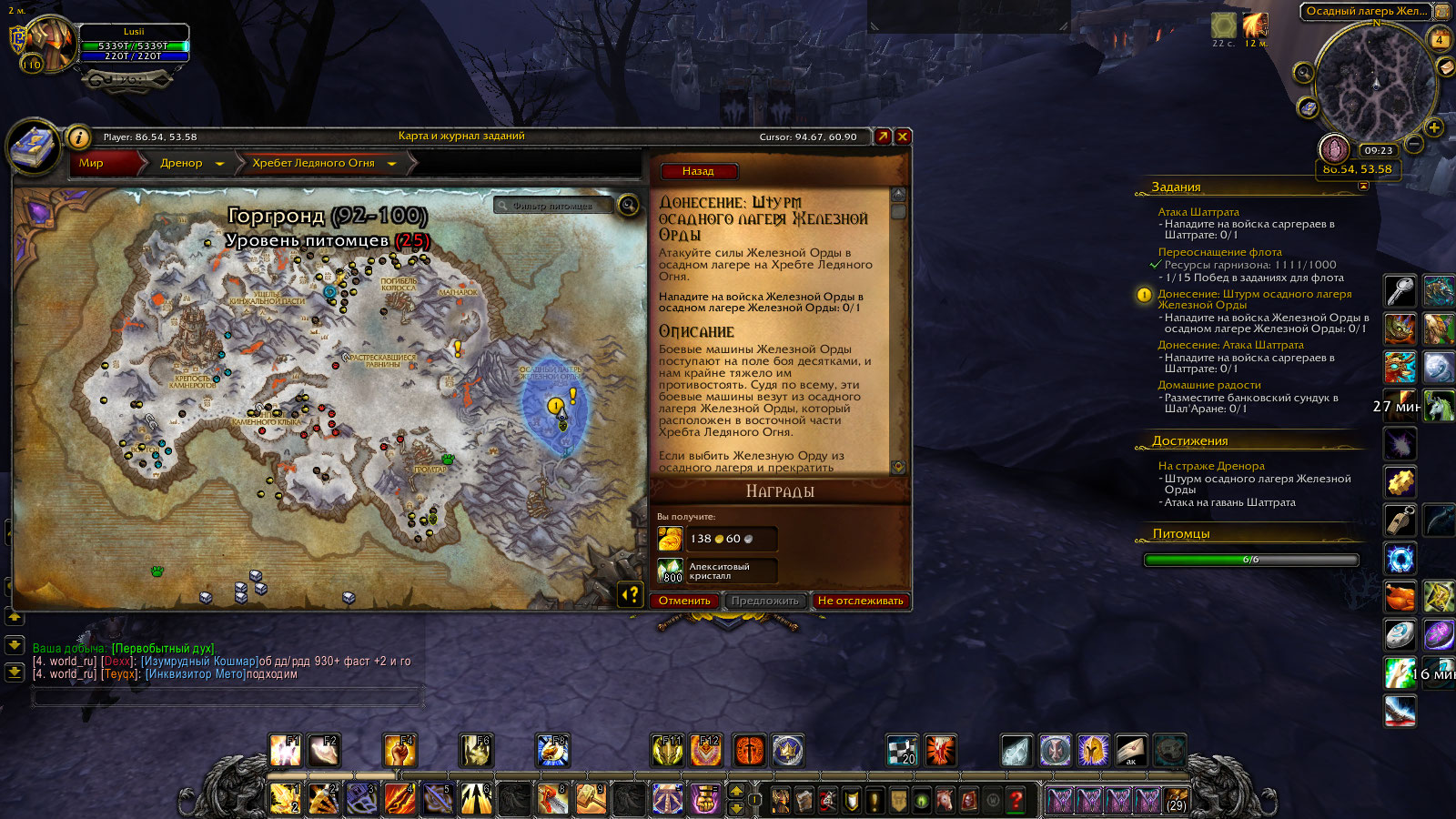Zoom in on the minimap
This screenshot has height=819, width=1456.
[x=1434, y=127]
